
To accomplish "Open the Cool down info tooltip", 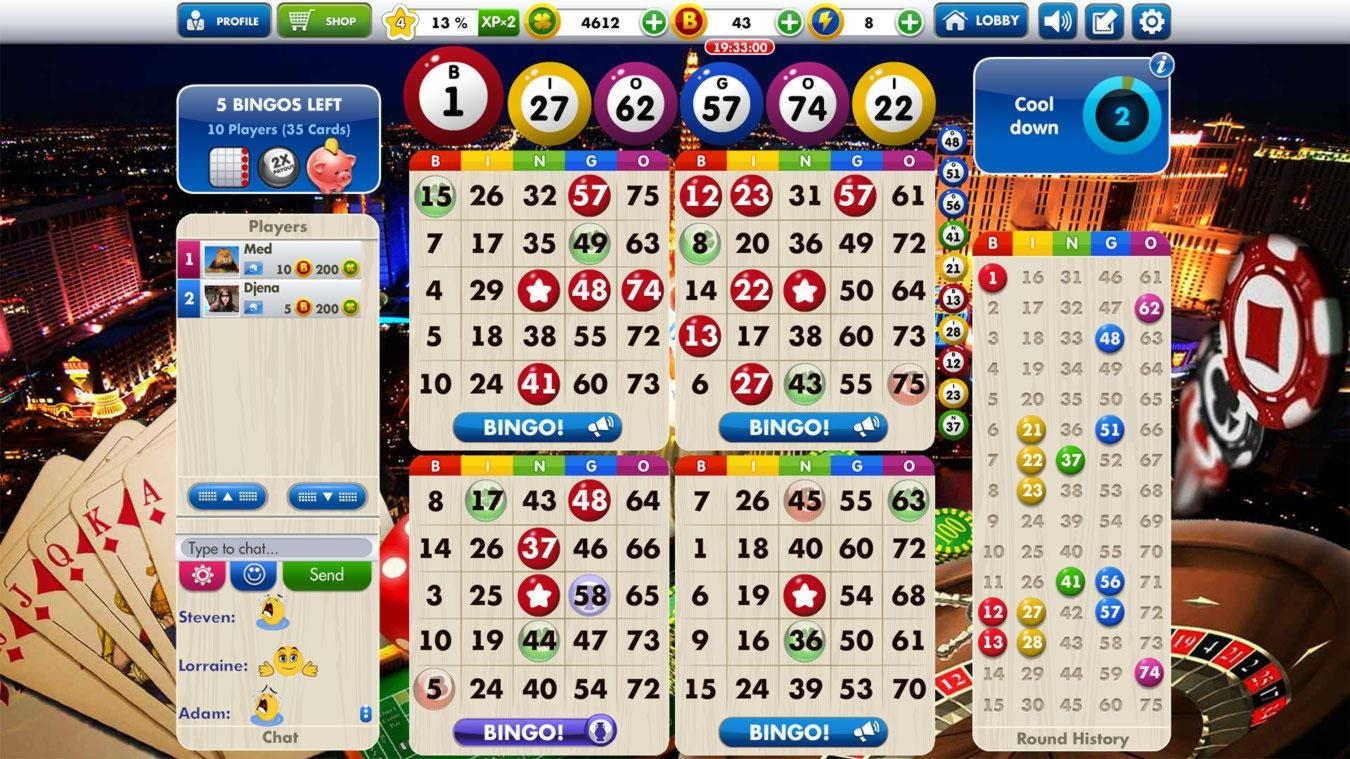I will (1160, 66).
